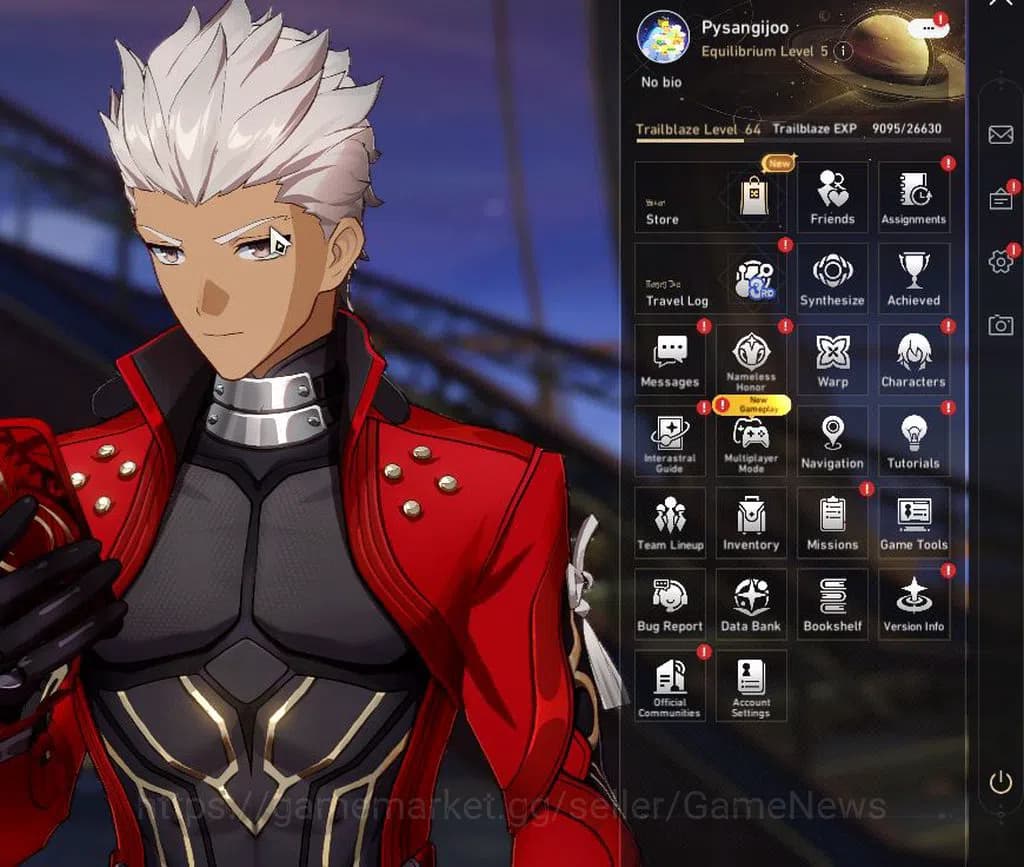Open Nameless Honor
Screen dimensions: 1024x867
click(x=751, y=360)
